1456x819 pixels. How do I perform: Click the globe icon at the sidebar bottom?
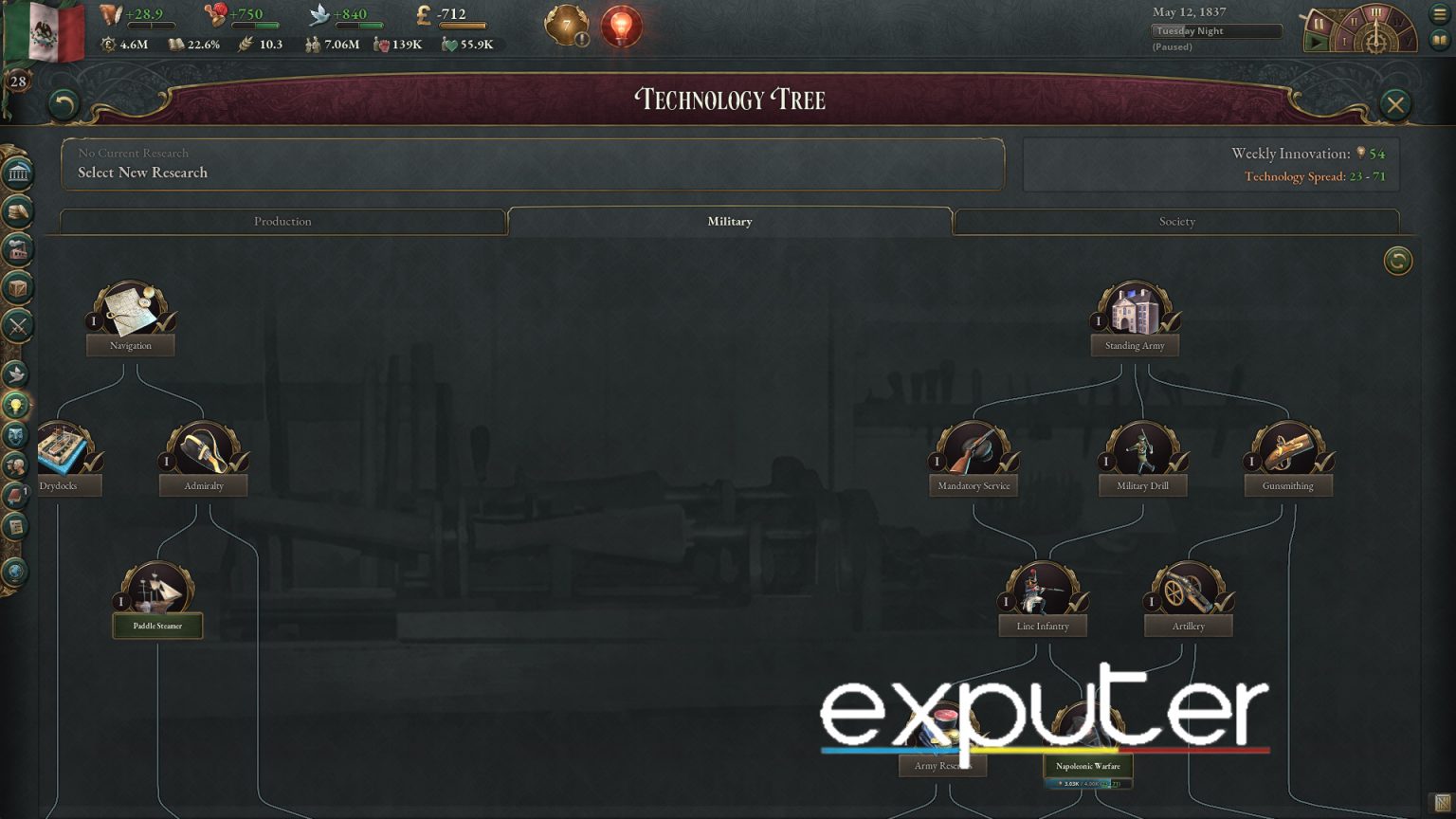[x=14, y=571]
